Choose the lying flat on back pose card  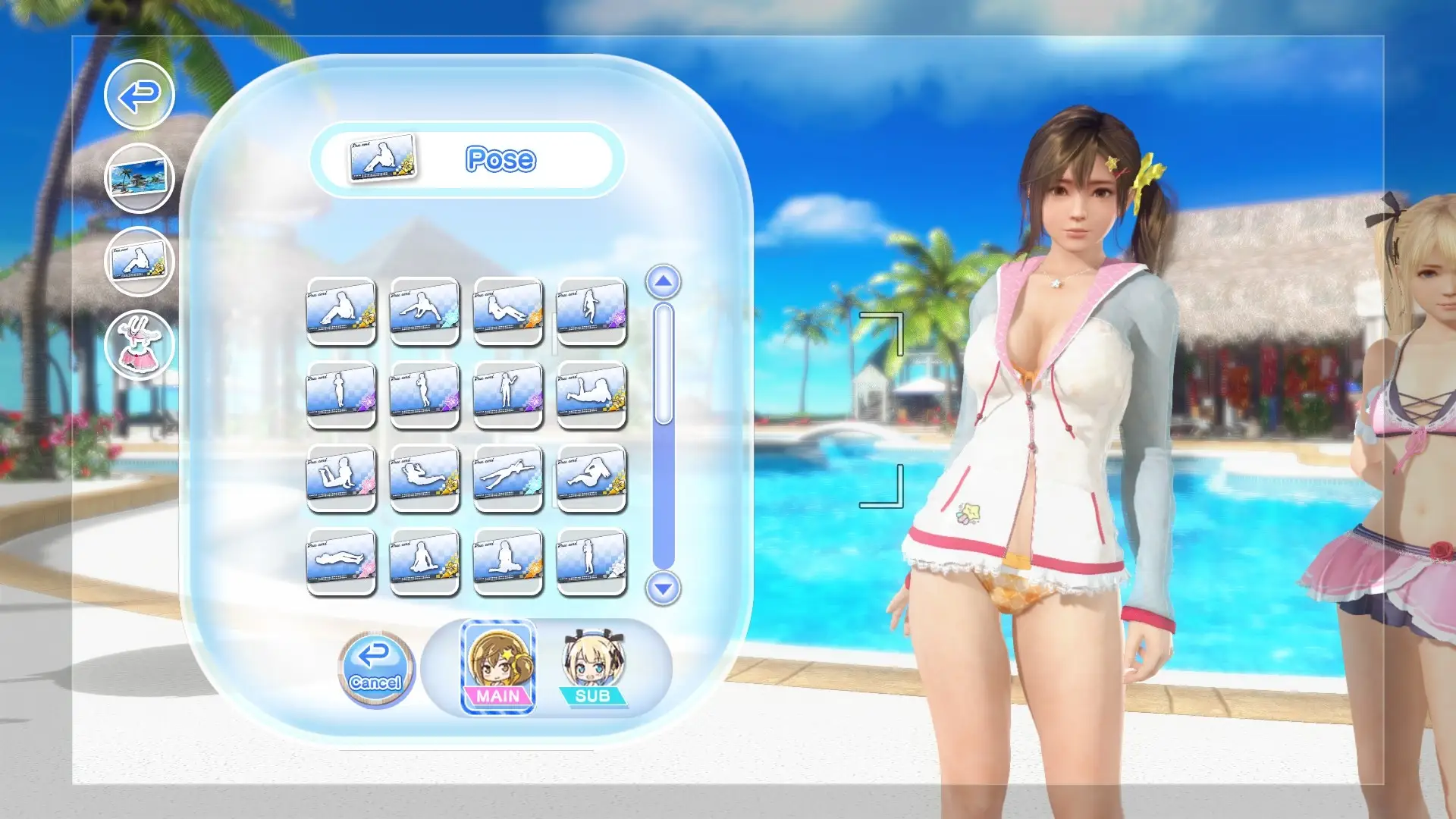click(x=341, y=562)
